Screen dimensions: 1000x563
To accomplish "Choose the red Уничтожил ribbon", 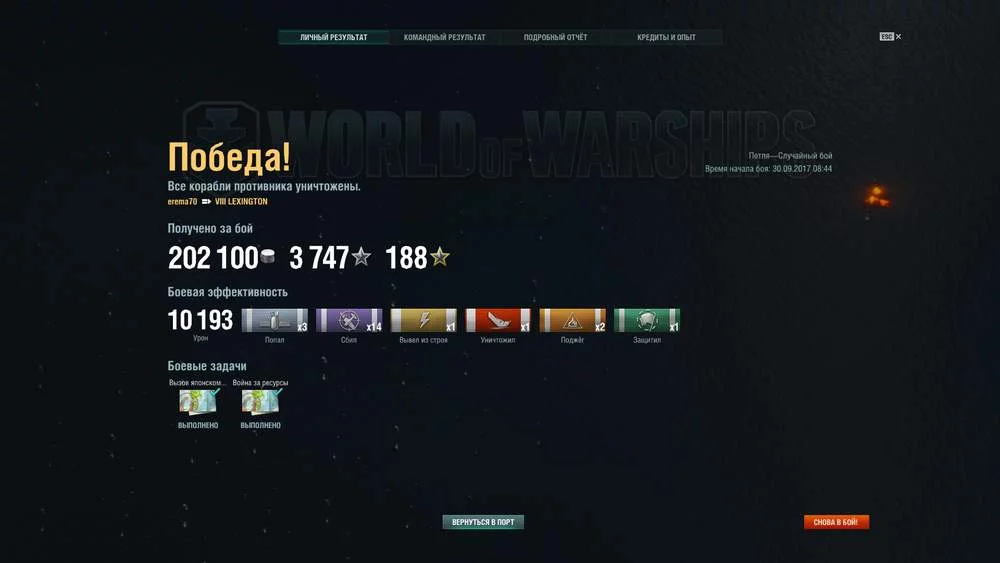I will pos(498,320).
